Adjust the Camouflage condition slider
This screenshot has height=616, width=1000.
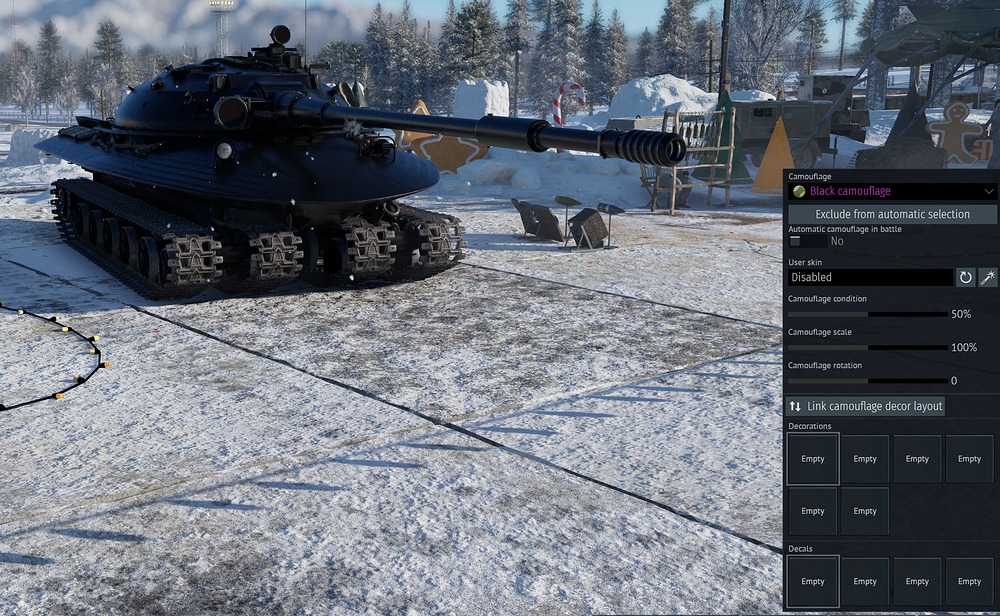pos(868,314)
